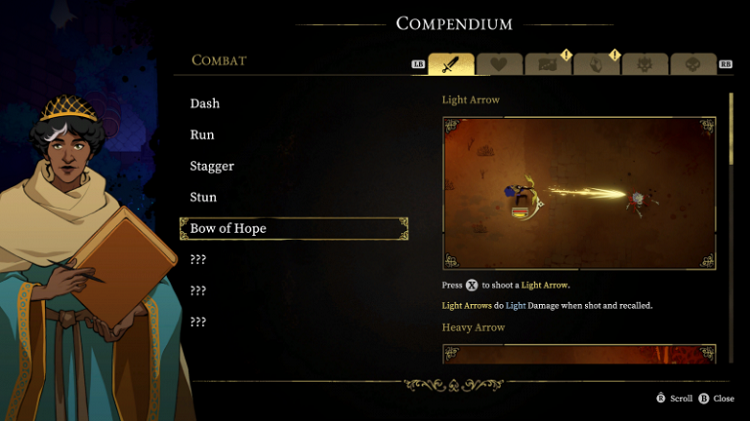Viewport: 750px width, 421px height.
Task: Click the Heavy Arrow preview image
Action: (579, 354)
